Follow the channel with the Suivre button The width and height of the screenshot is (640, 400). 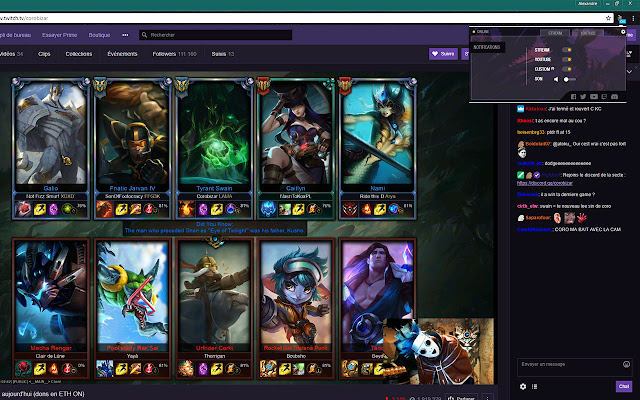[x=442, y=54]
